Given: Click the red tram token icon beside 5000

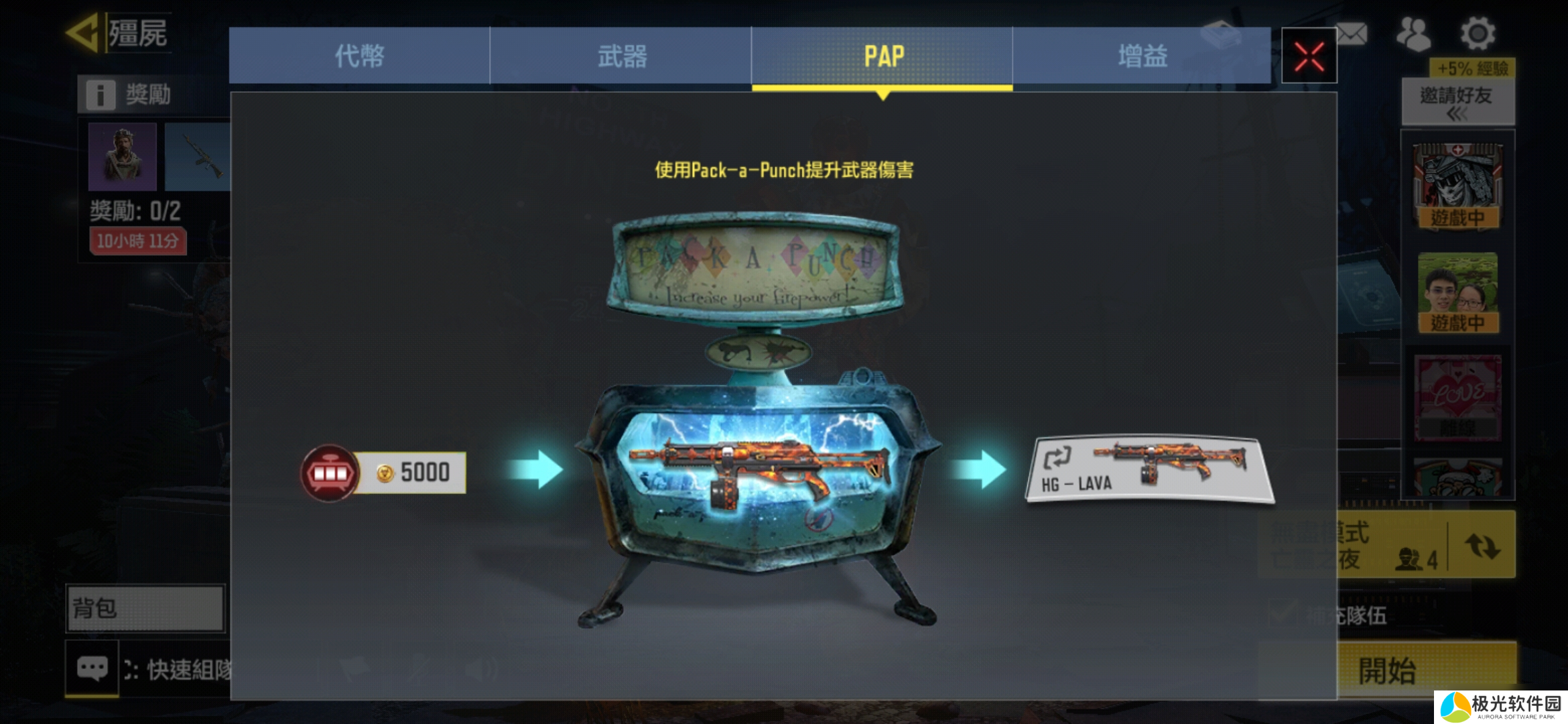Looking at the screenshot, I should [x=328, y=473].
